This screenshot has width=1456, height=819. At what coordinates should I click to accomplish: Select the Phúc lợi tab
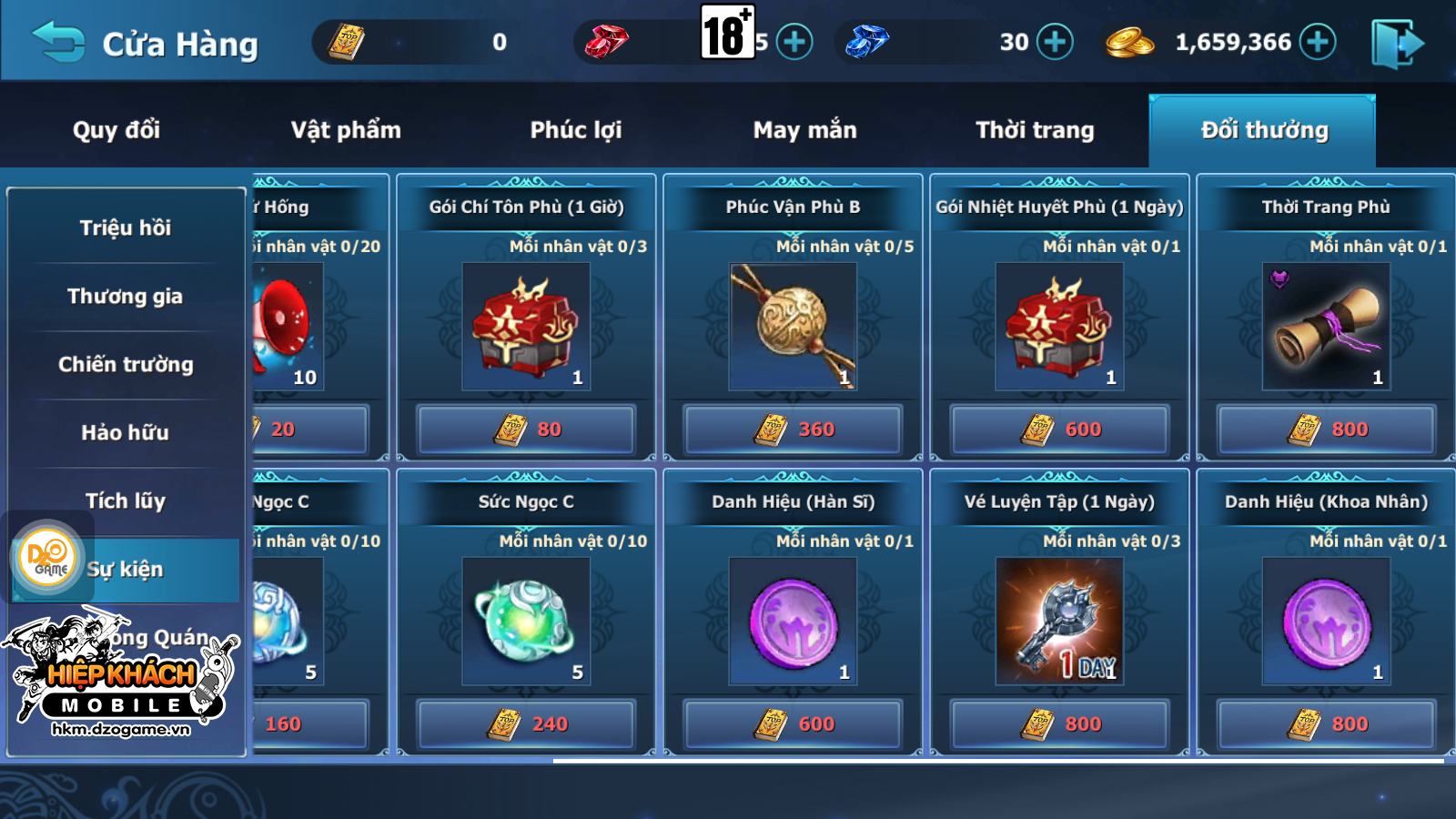[576, 130]
